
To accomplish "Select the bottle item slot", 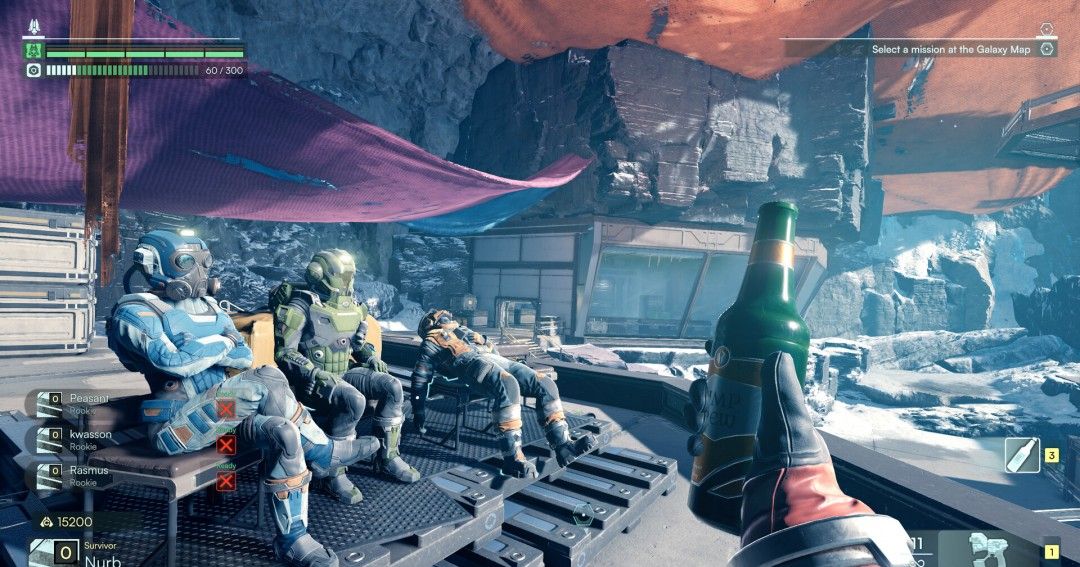I will point(1022,455).
